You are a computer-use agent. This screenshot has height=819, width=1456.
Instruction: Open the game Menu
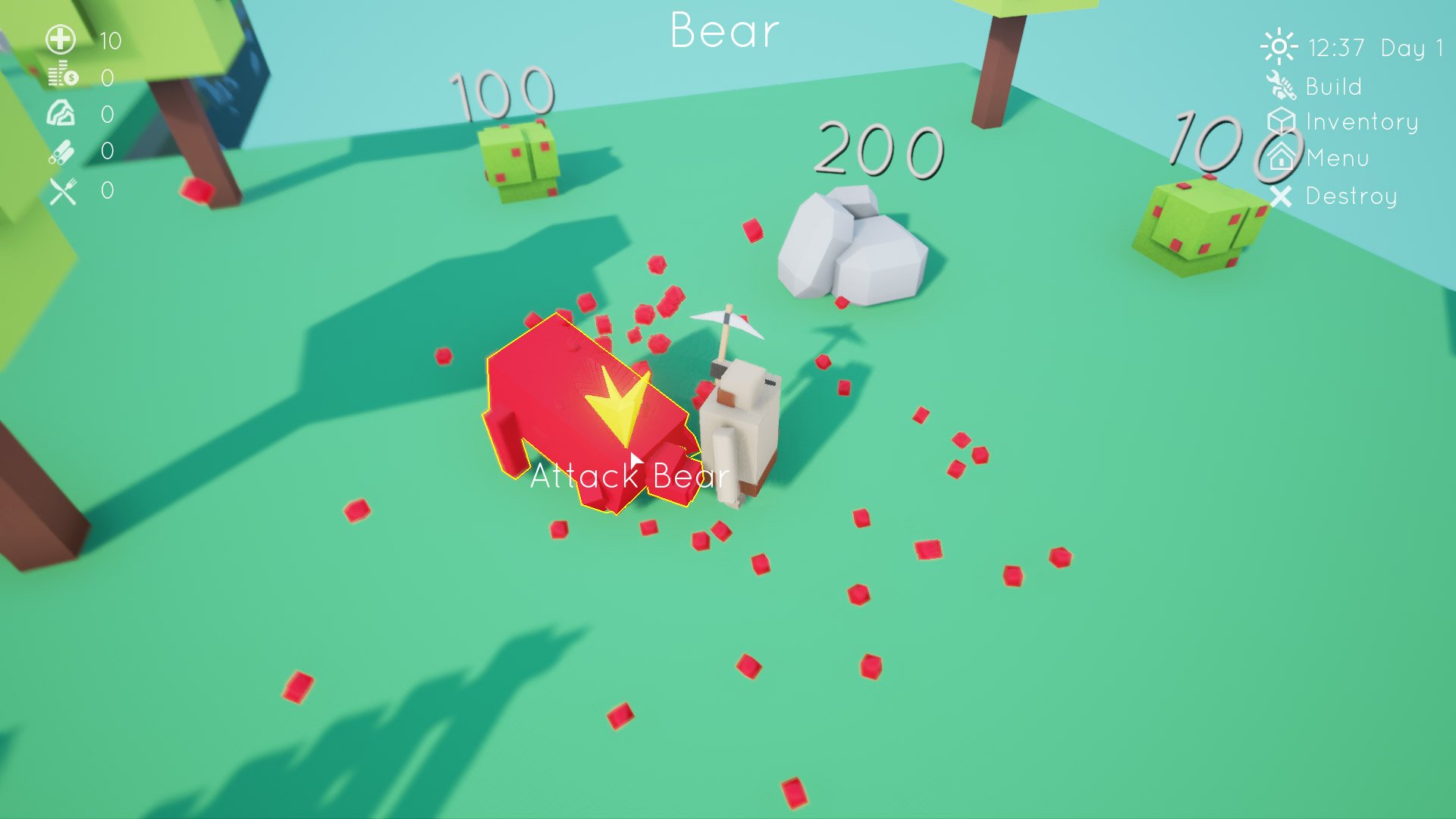1336,158
